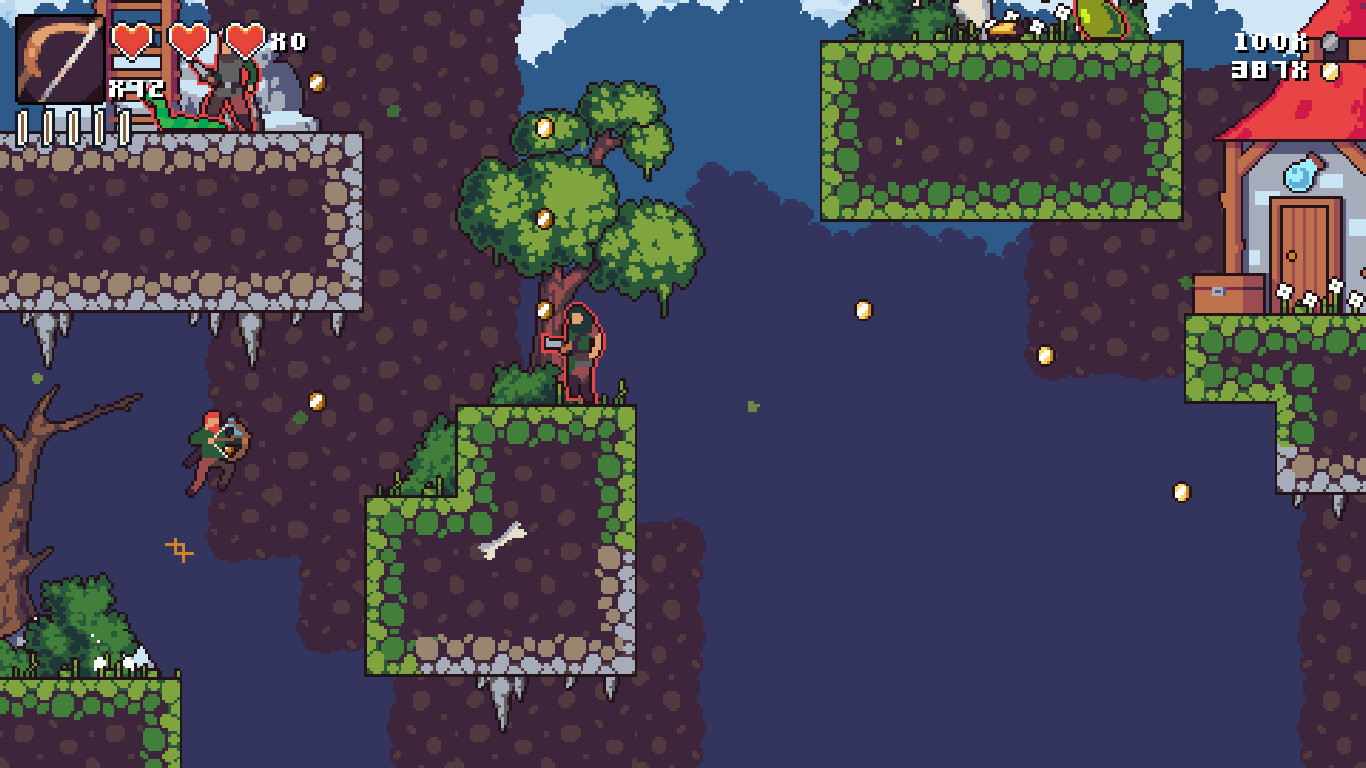The height and width of the screenshot is (768, 1366).
Task: Collect the gold coin floating mid-screen
Action: (x=863, y=309)
